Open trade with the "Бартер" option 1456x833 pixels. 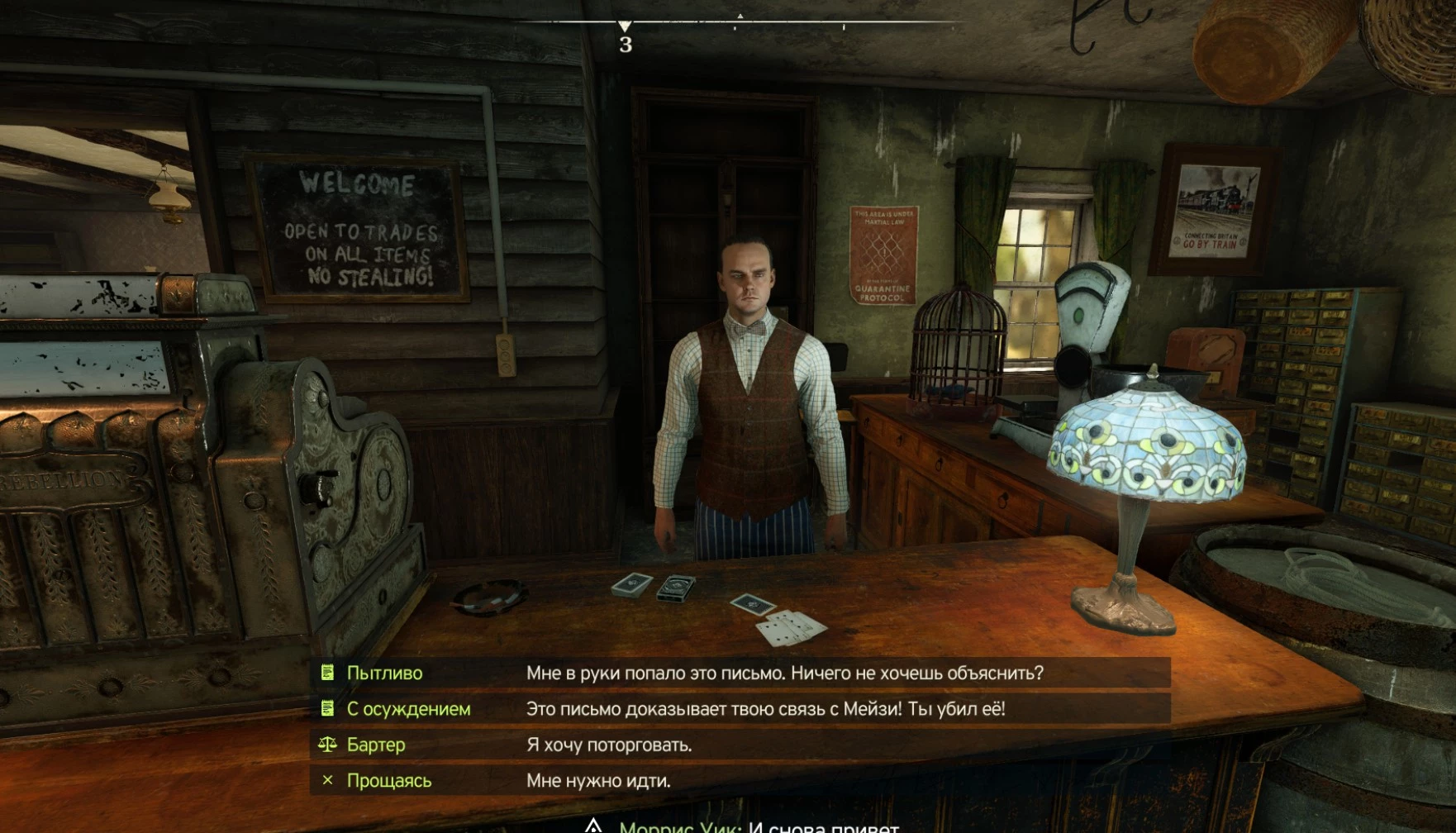740,745
